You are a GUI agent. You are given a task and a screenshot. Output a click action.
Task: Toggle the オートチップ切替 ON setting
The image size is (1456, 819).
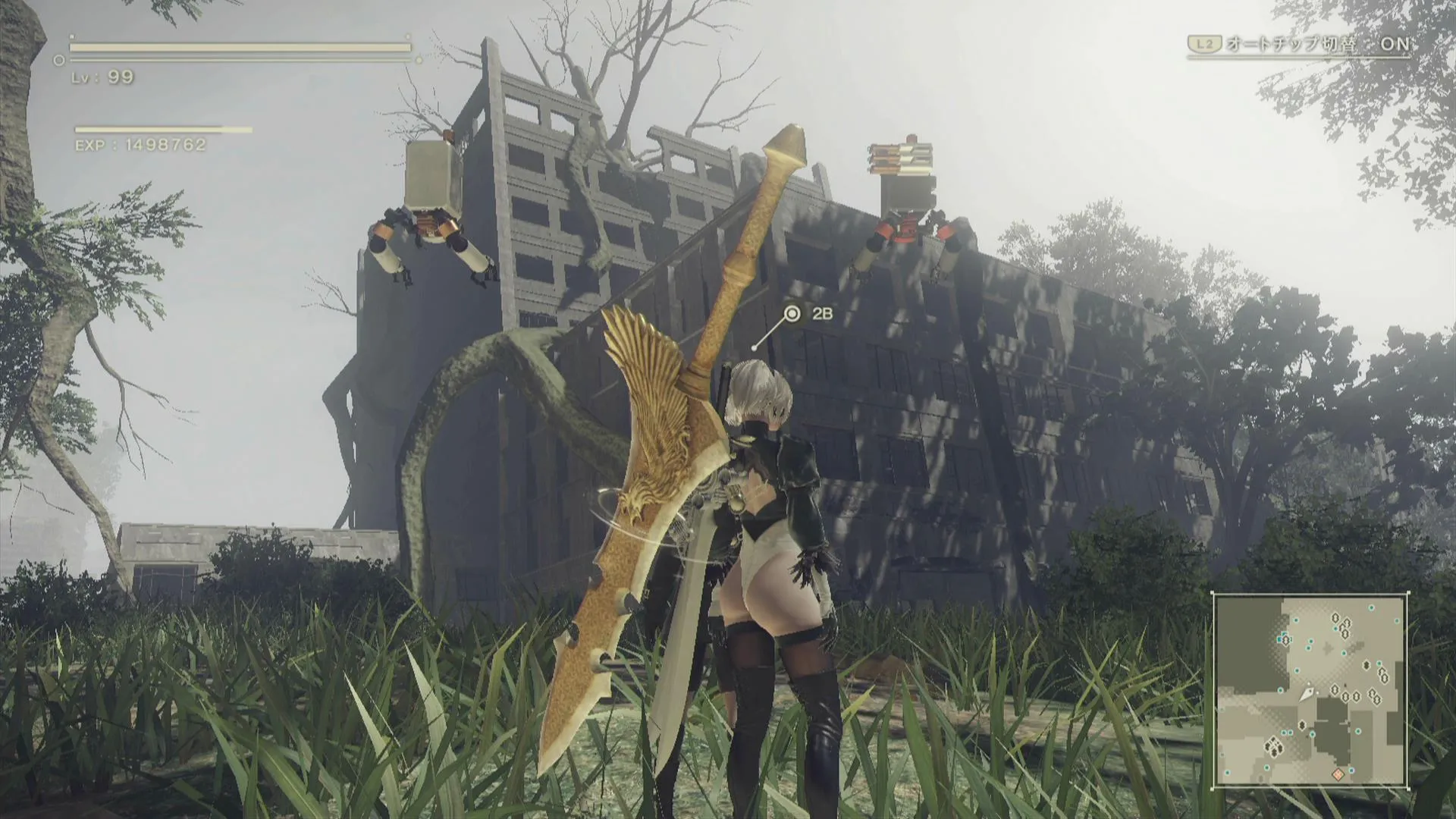click(x=1300, y=44)
